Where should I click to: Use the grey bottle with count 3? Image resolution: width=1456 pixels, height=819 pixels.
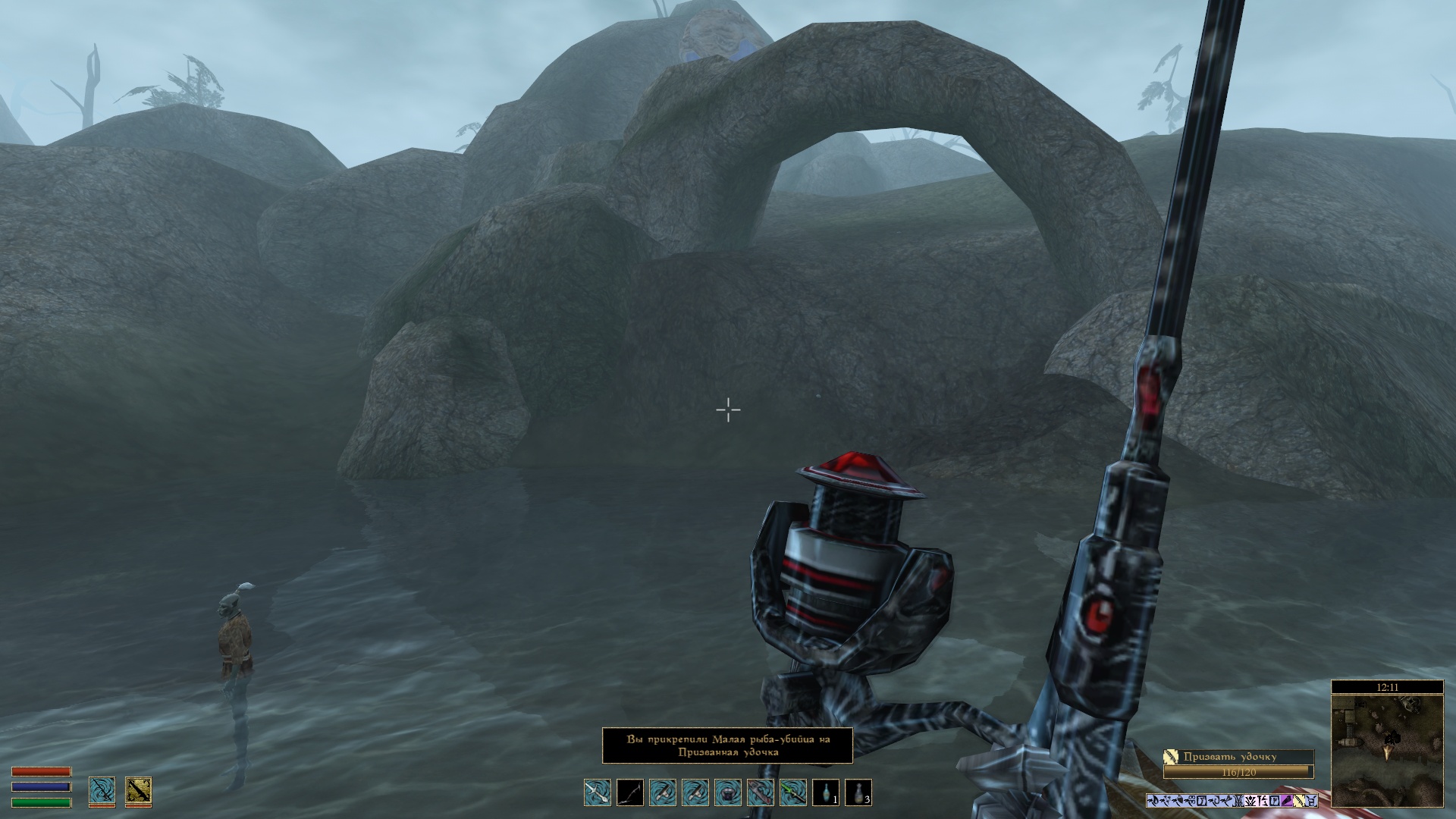pyautogui.click(x=858, y=792)
